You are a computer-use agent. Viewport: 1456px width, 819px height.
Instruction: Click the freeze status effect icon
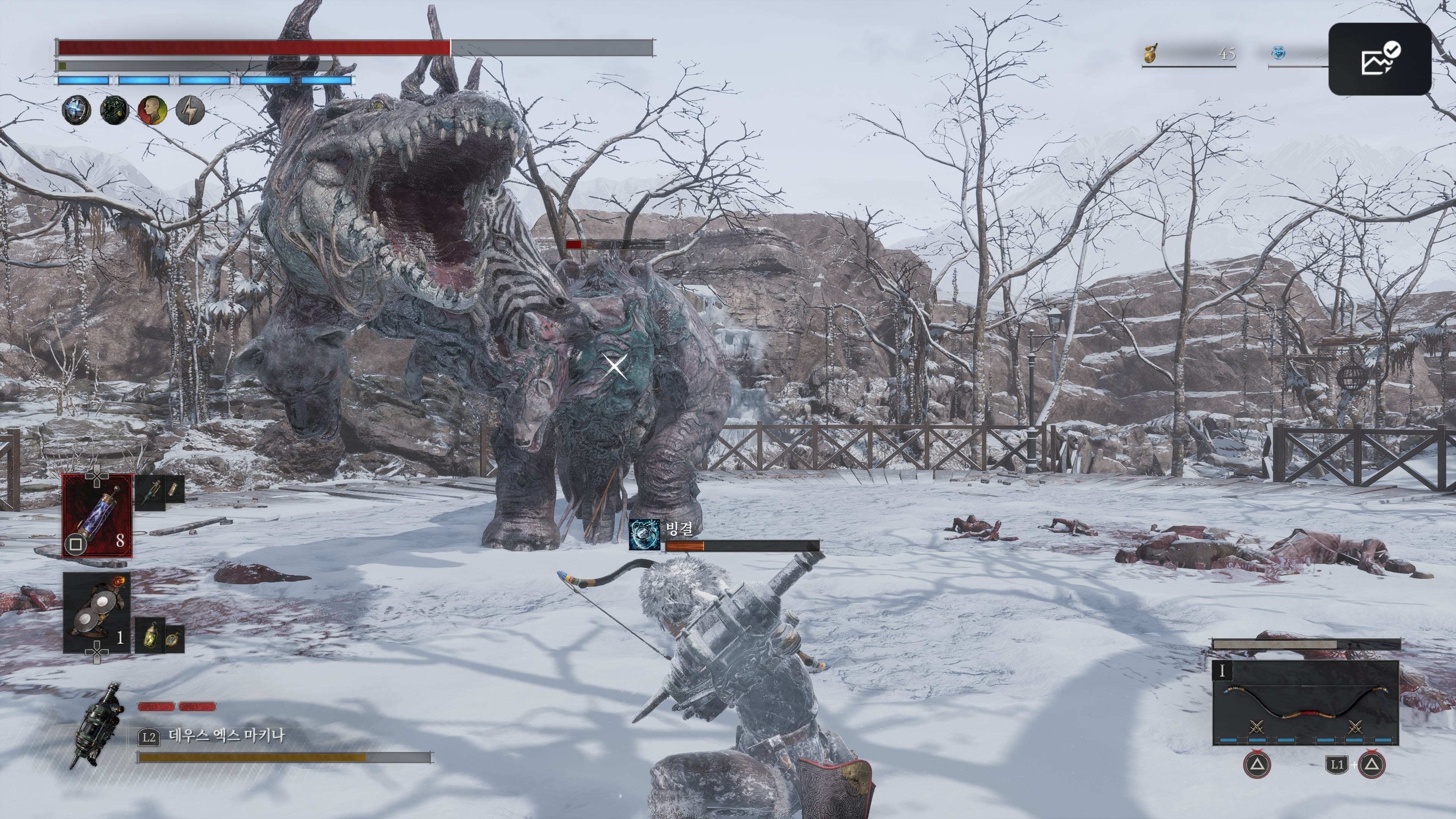click(644, 534)
